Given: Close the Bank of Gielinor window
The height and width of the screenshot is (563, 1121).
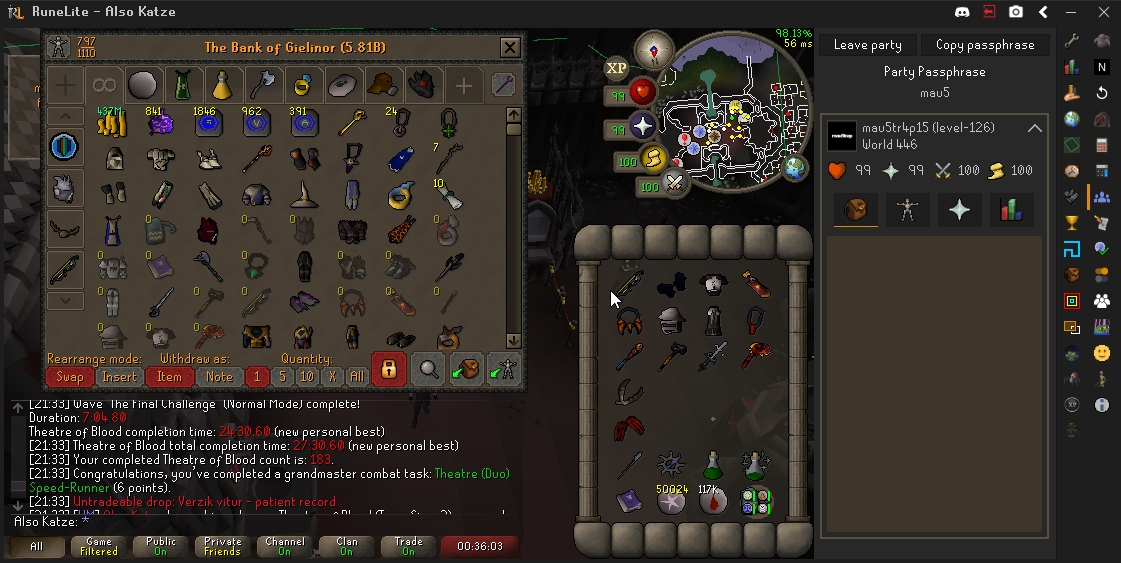Looking at the screenshot, I should [510, 47].
